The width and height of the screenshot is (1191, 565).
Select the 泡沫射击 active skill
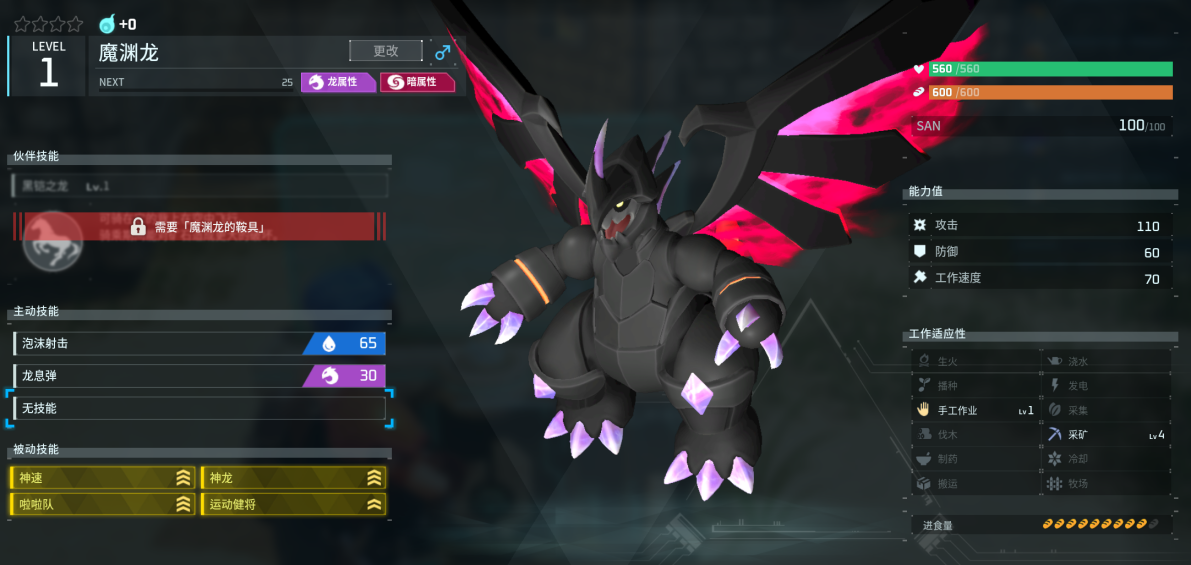[x=199, y=344]
